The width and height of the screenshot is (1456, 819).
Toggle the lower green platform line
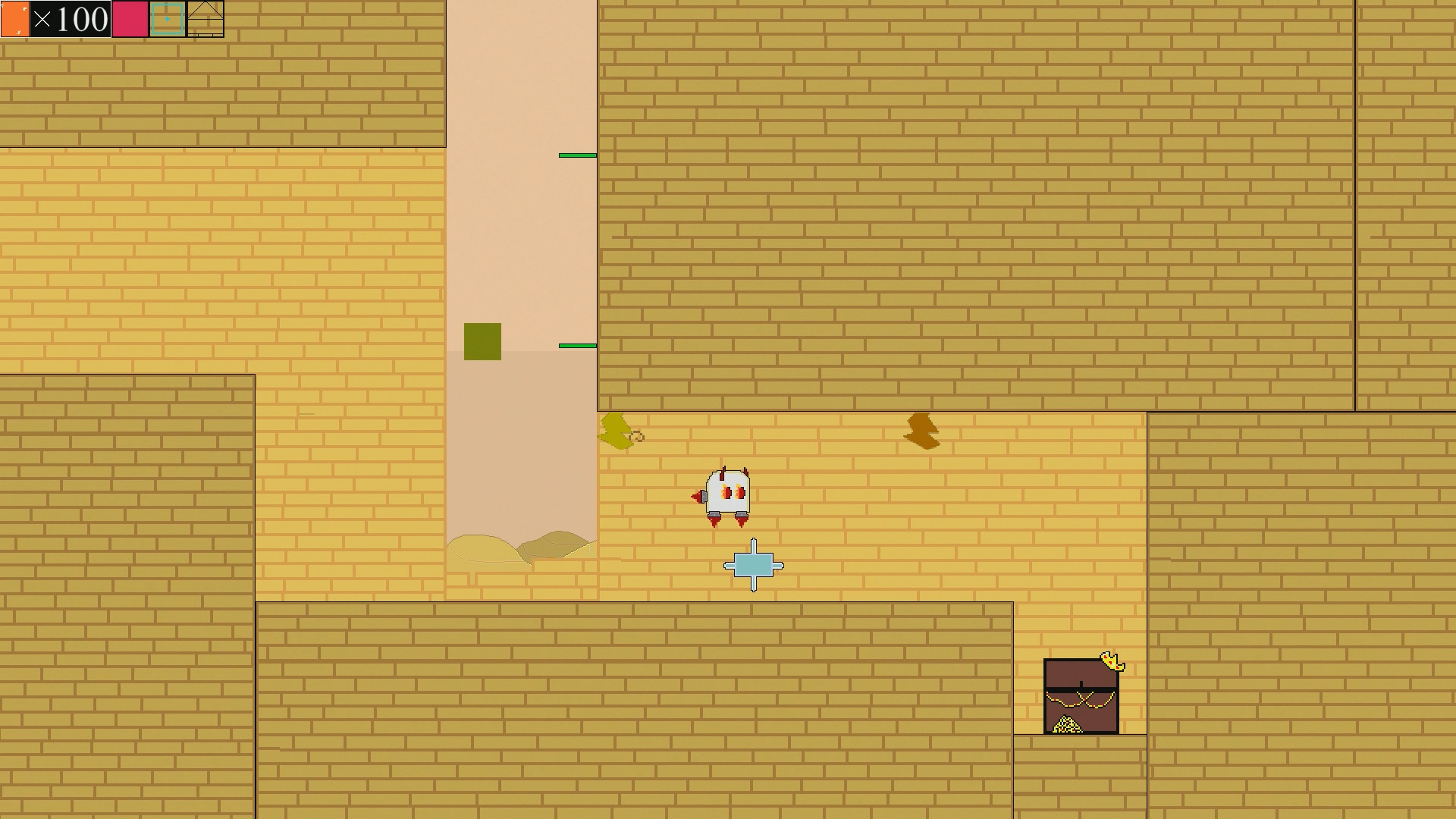point(577,345)
